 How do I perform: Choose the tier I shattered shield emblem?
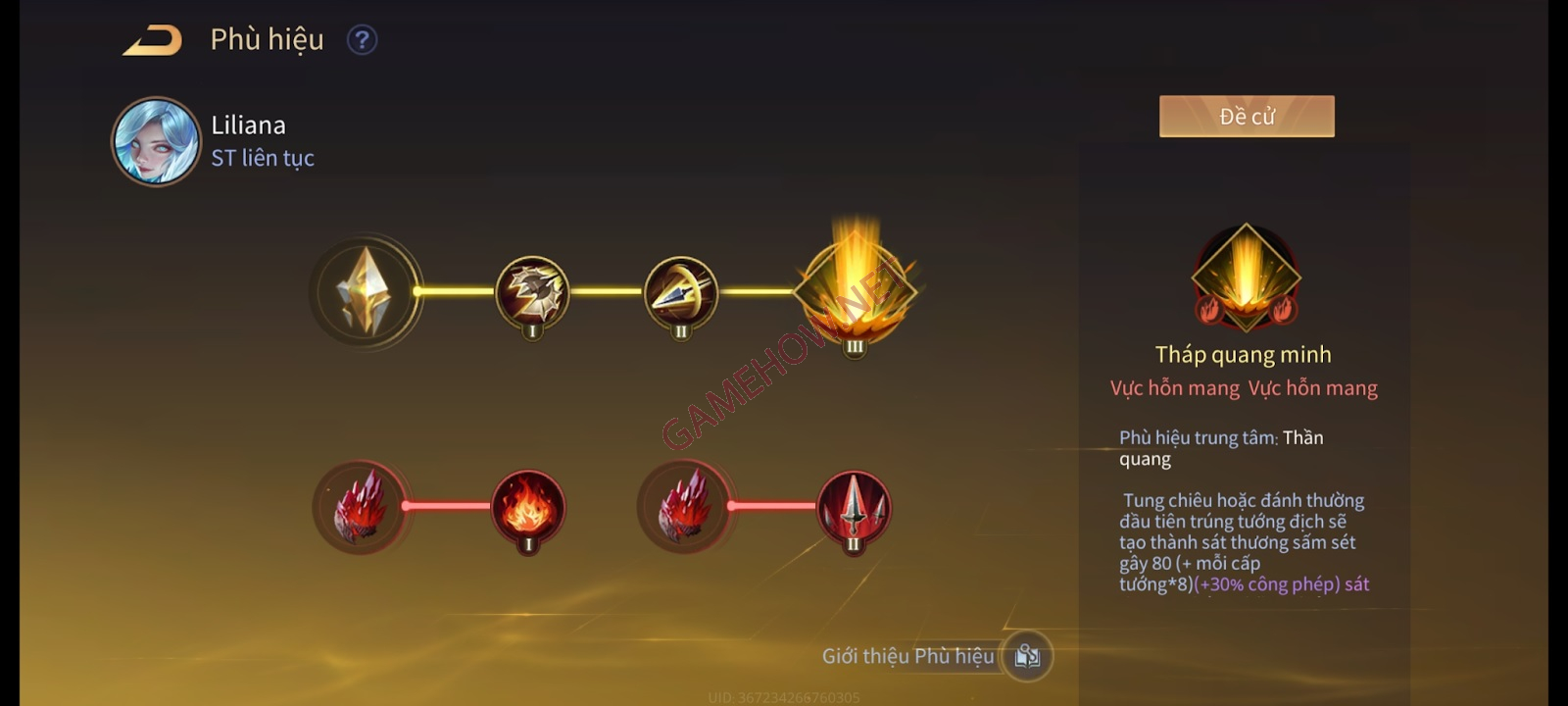pos(532,292)
